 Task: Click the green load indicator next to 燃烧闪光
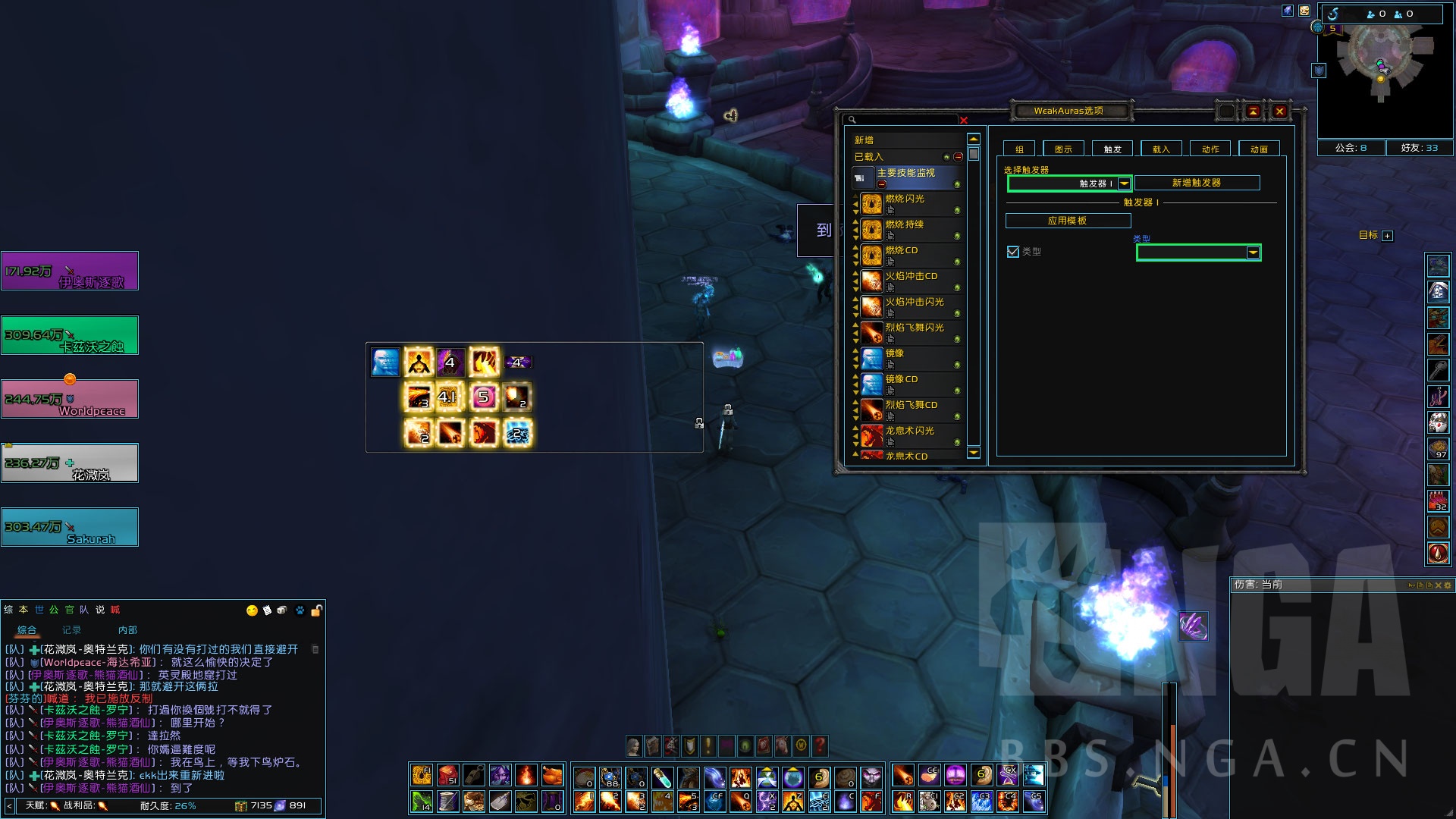(x=957, y=210)
